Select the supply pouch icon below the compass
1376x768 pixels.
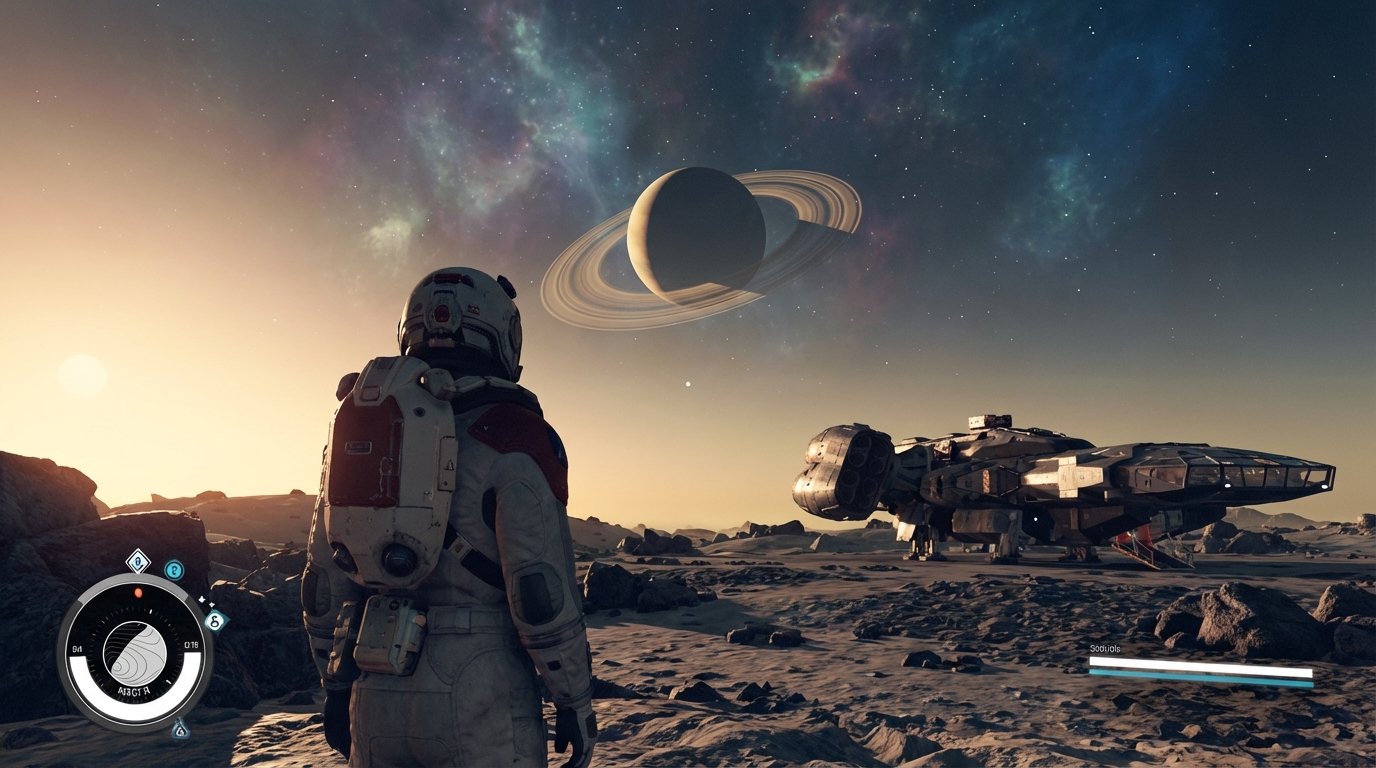coord(178,730)
